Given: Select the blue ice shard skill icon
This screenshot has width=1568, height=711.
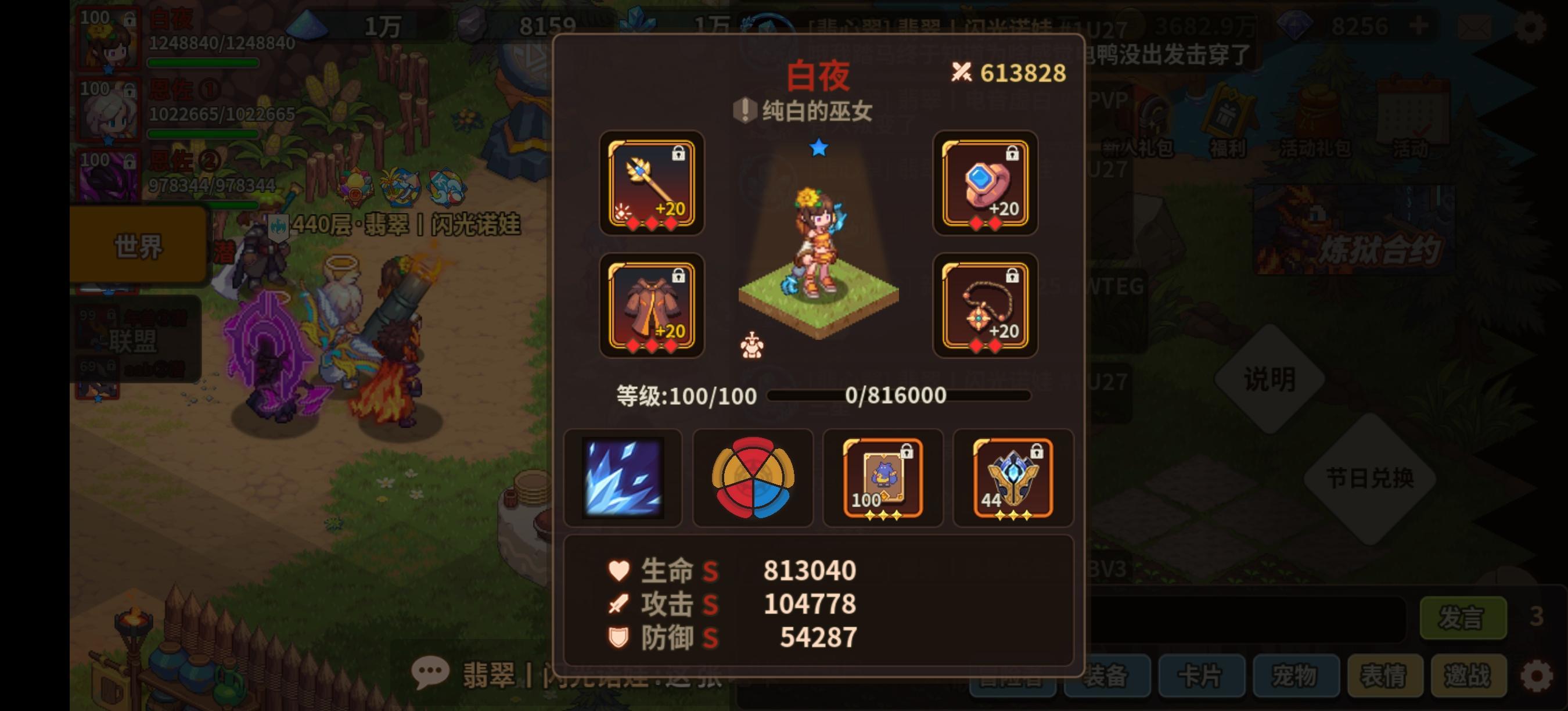Looking at the screenshot, I should [622, 479].
